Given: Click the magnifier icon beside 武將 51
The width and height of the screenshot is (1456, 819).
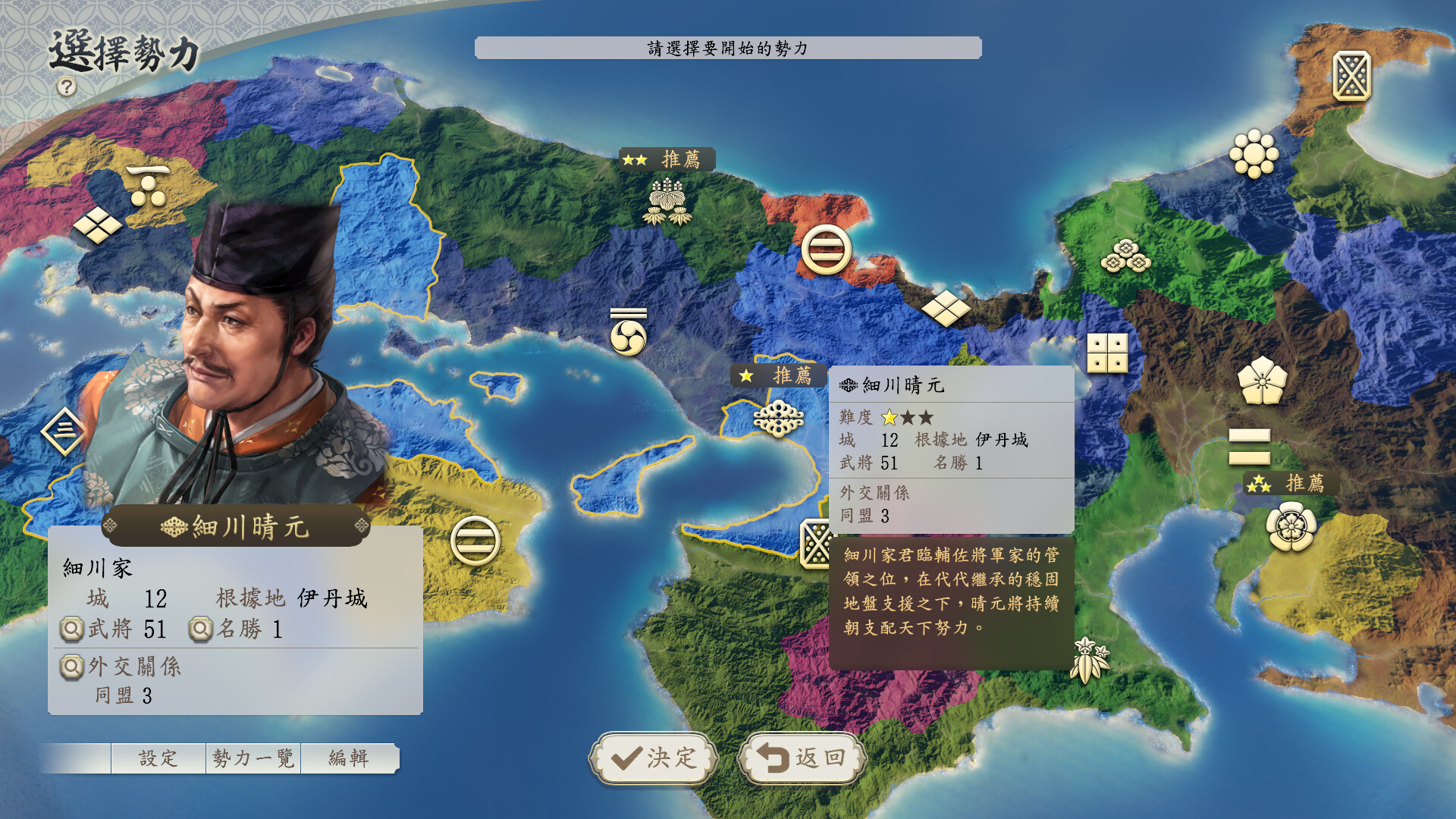Looking at the screenshot, I should [71, 629].
